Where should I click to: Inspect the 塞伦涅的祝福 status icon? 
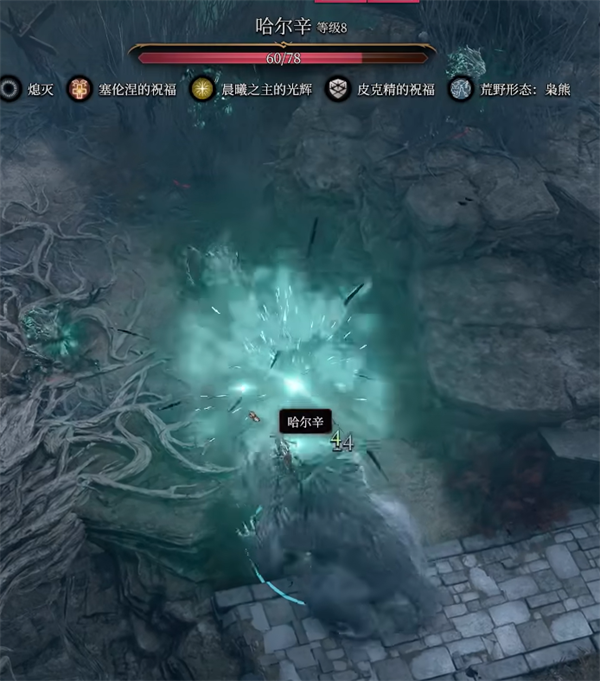pyautogui.click(x=79, y=89)
